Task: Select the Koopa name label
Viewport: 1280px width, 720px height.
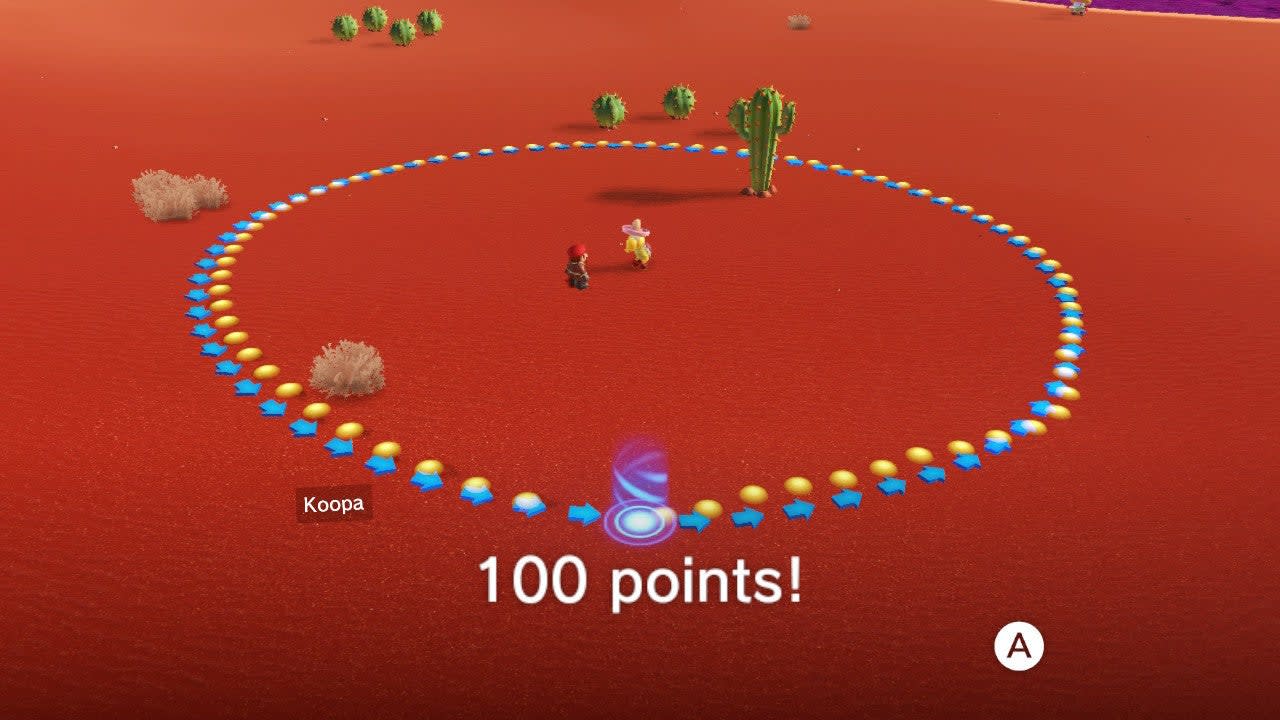Action: click(333, 504)
